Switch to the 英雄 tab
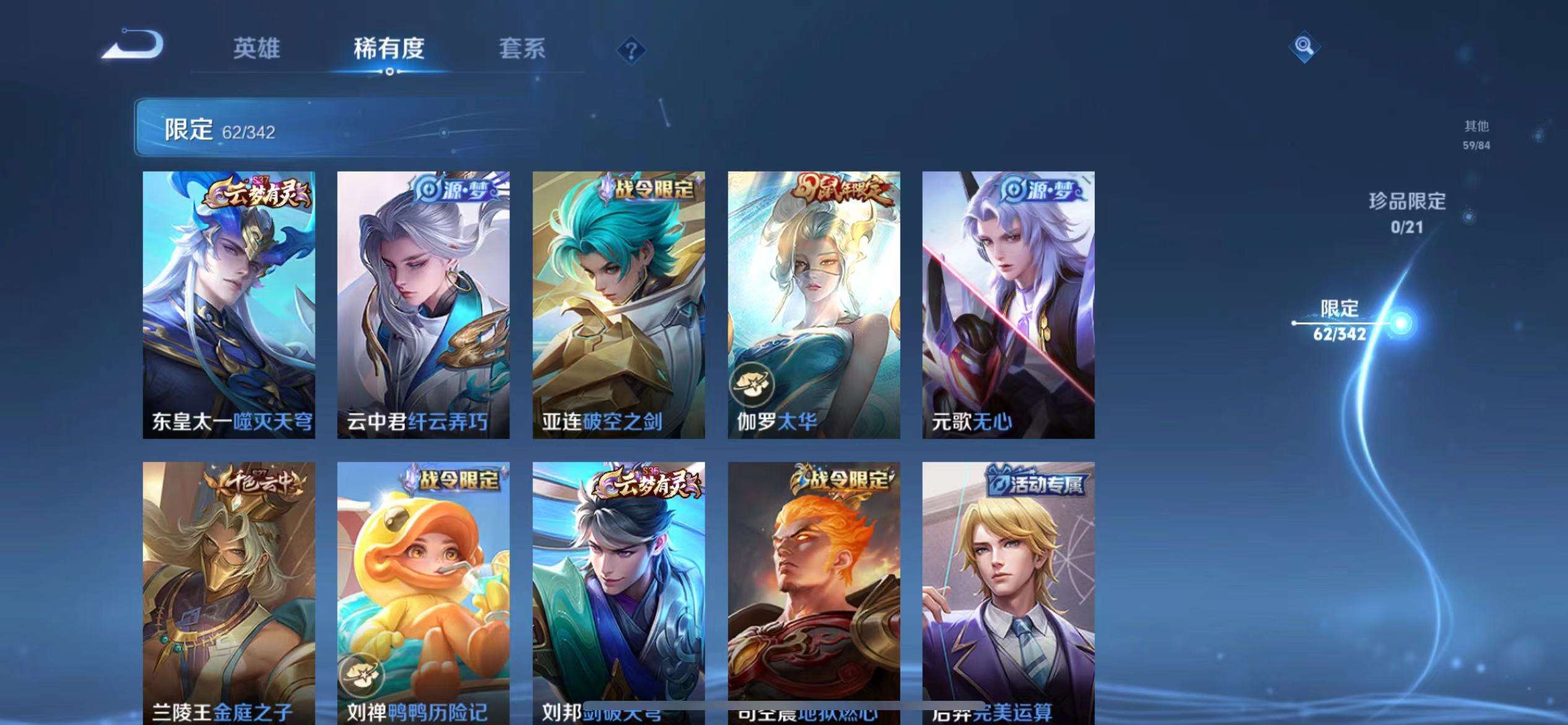 click(256, 51)
